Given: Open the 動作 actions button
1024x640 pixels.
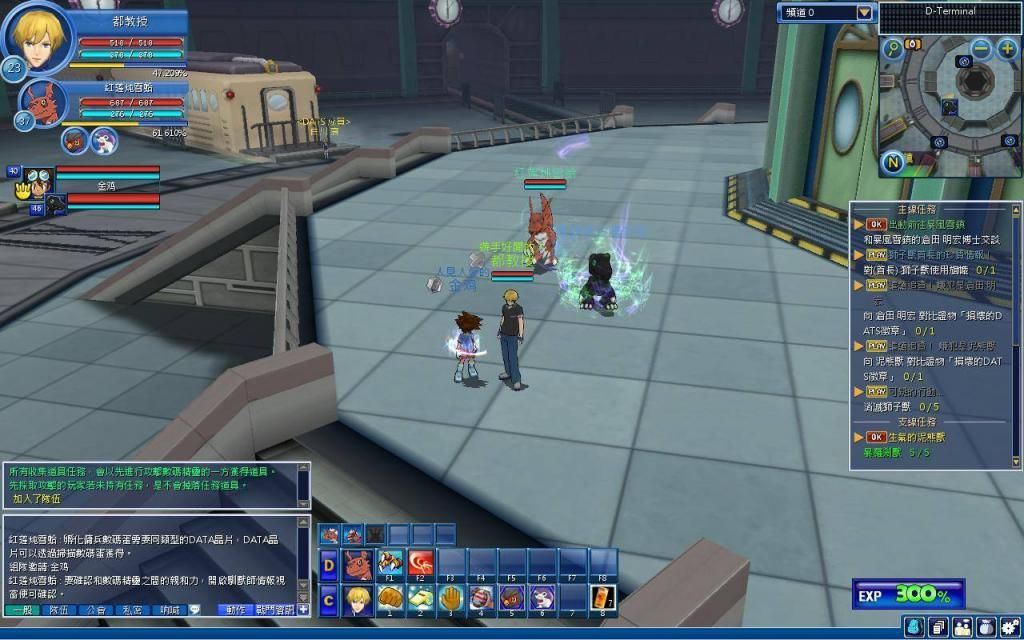Looking at the screenshot, I should (236, 609).
